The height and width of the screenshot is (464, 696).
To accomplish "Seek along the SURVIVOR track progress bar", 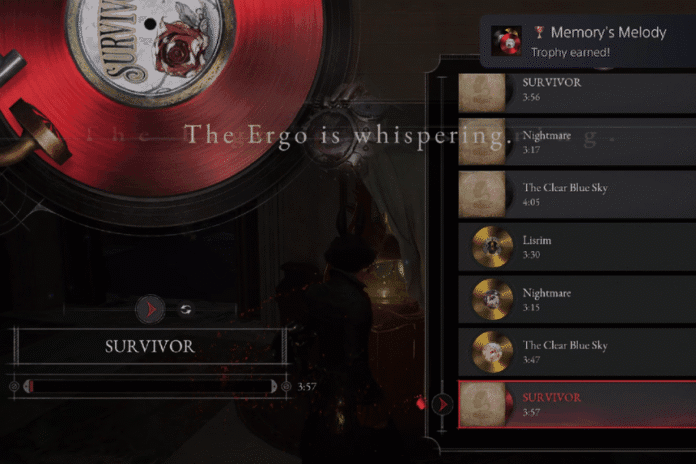I will (x=150, y=386).
